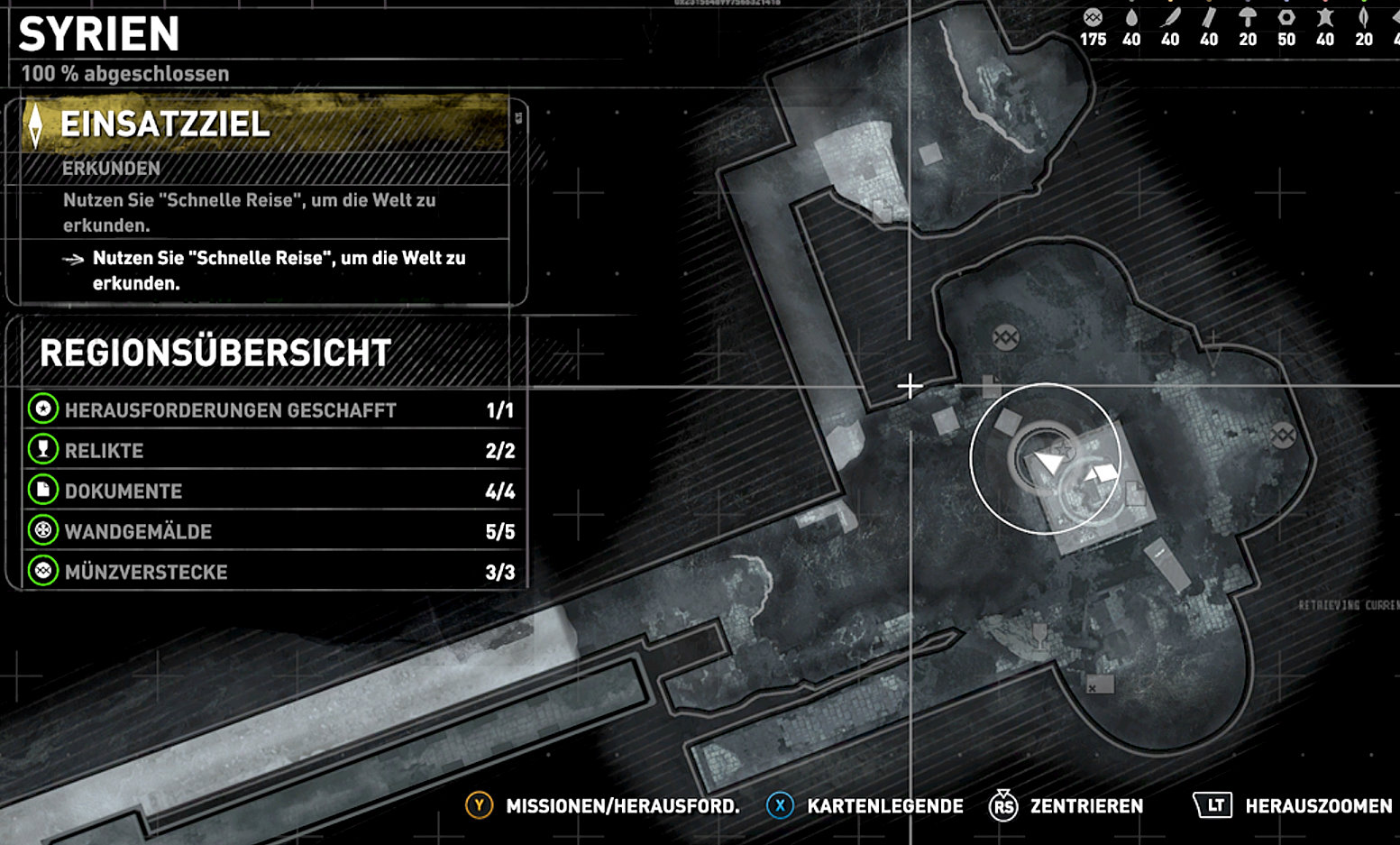Select the Relikte row in region overview
This screenshot has width=1400, height=845.
(270, 451)
